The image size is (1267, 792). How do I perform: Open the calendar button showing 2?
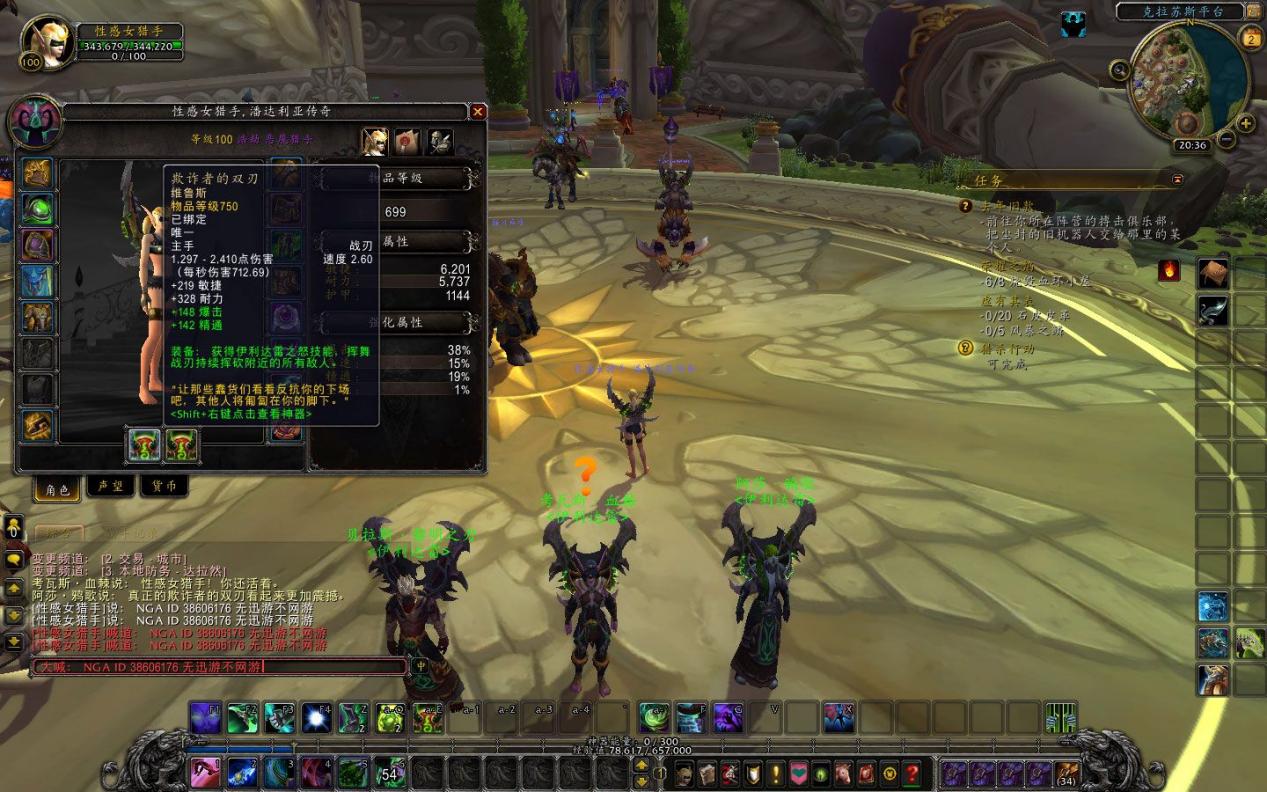pos(1251,39)
